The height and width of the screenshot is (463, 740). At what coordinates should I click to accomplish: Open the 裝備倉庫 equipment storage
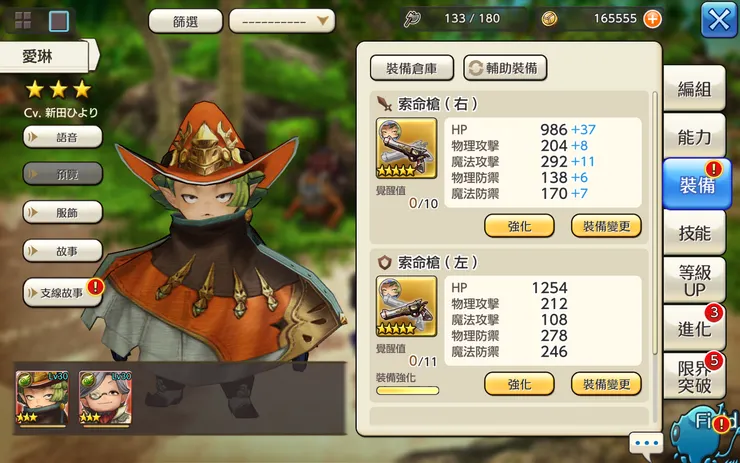tap(412, 68)
